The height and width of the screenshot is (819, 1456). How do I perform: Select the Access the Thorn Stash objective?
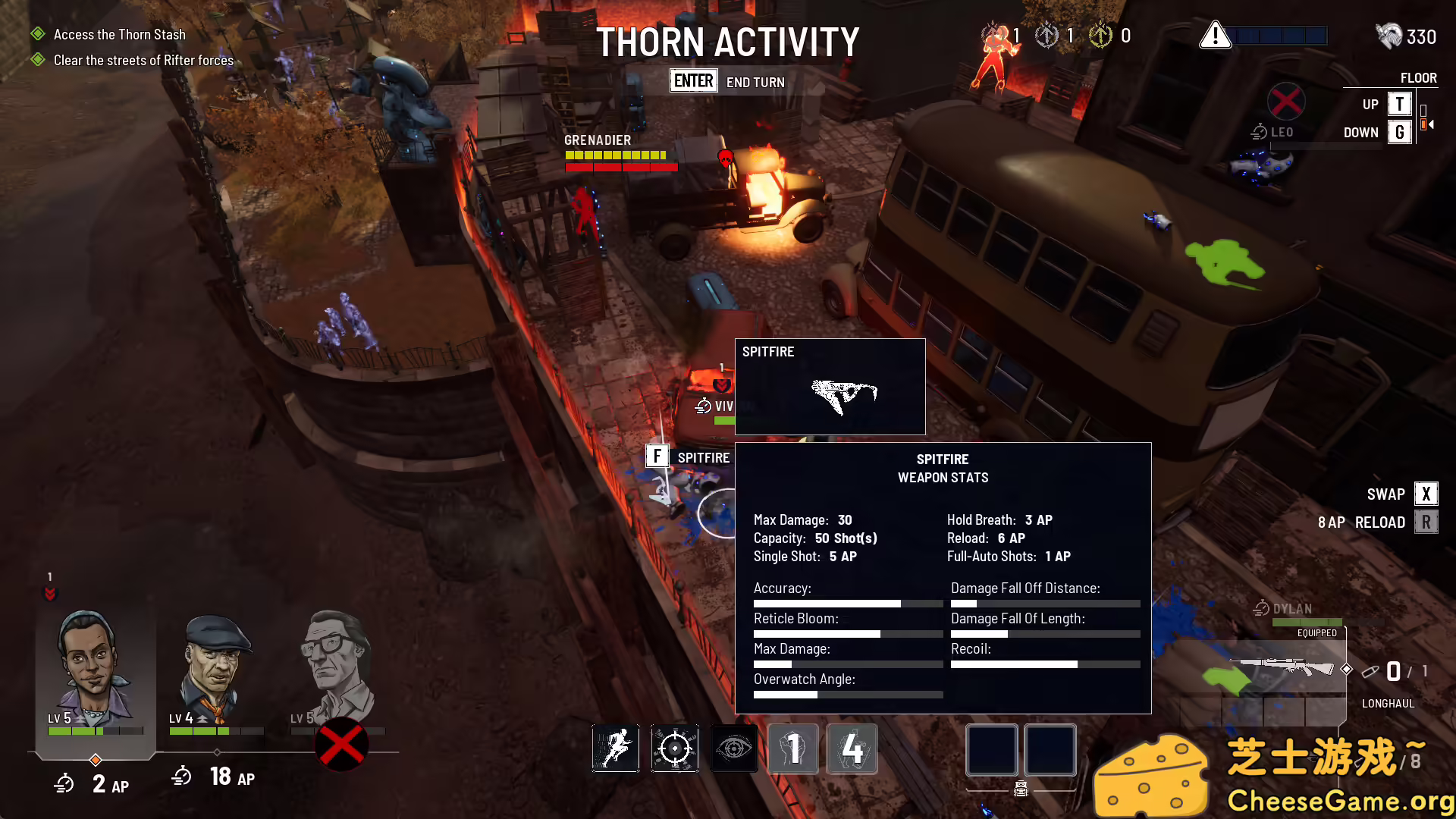tap(119, 35)
